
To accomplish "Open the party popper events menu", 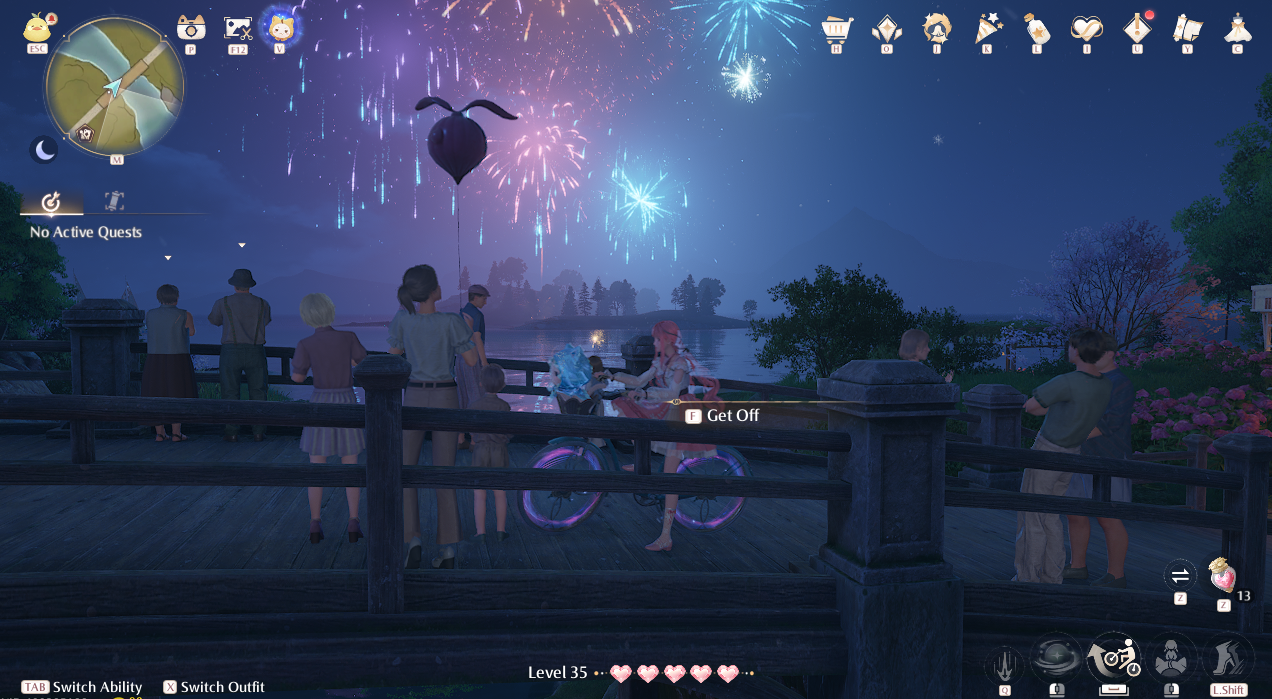I will pos(988,28).
